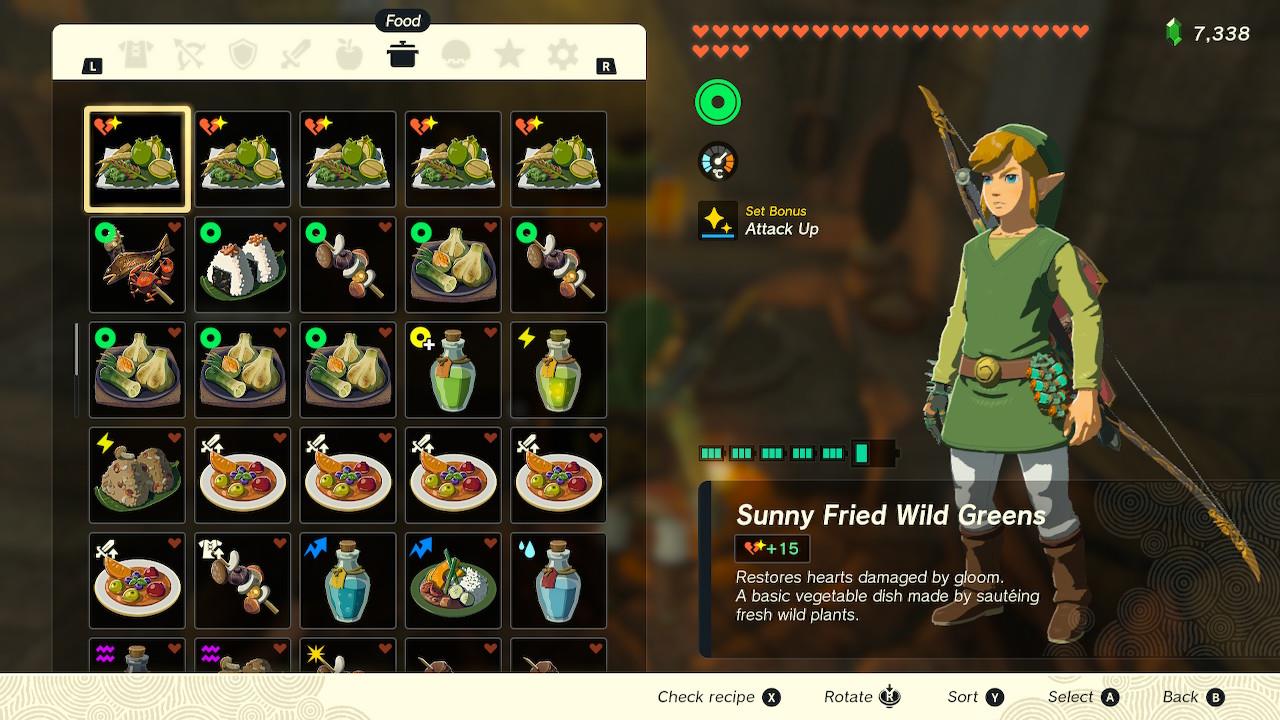This screenshot has width=1280, height=720.
Task: Open the sword weapons tab
Action: pos(296,55)
